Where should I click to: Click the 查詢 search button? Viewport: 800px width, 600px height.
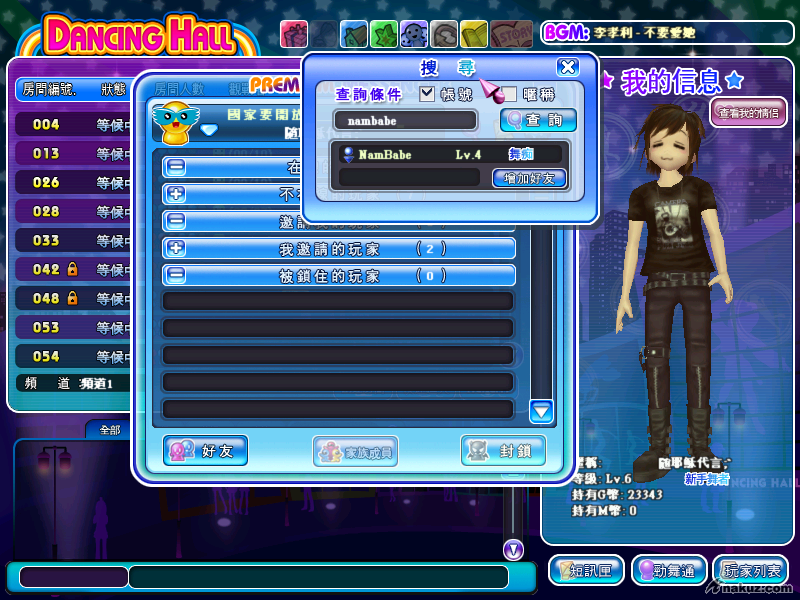(x=537, y=120)
